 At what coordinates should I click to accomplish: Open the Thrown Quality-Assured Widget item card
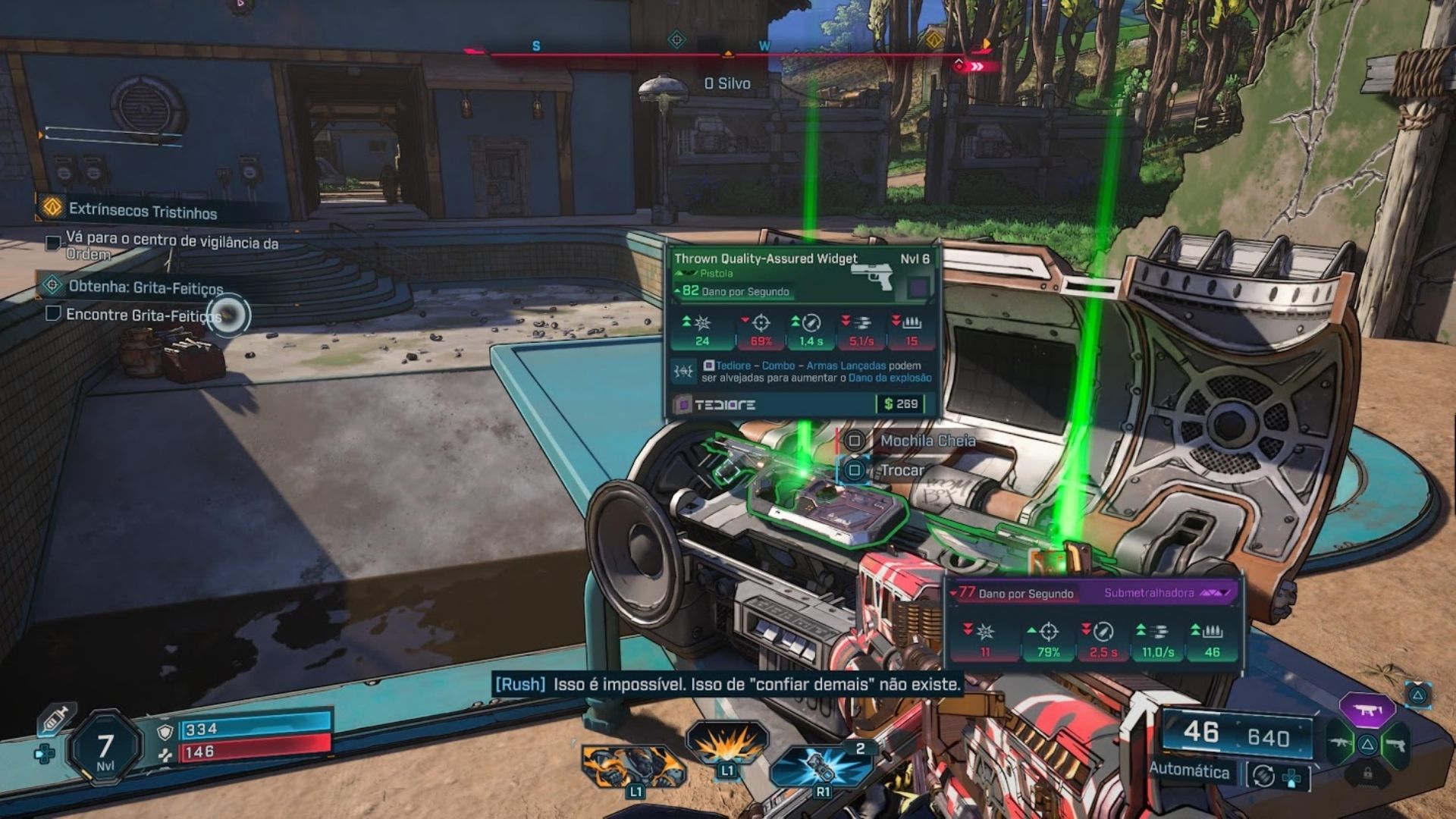pyautogui.click(x=802, y=273)
